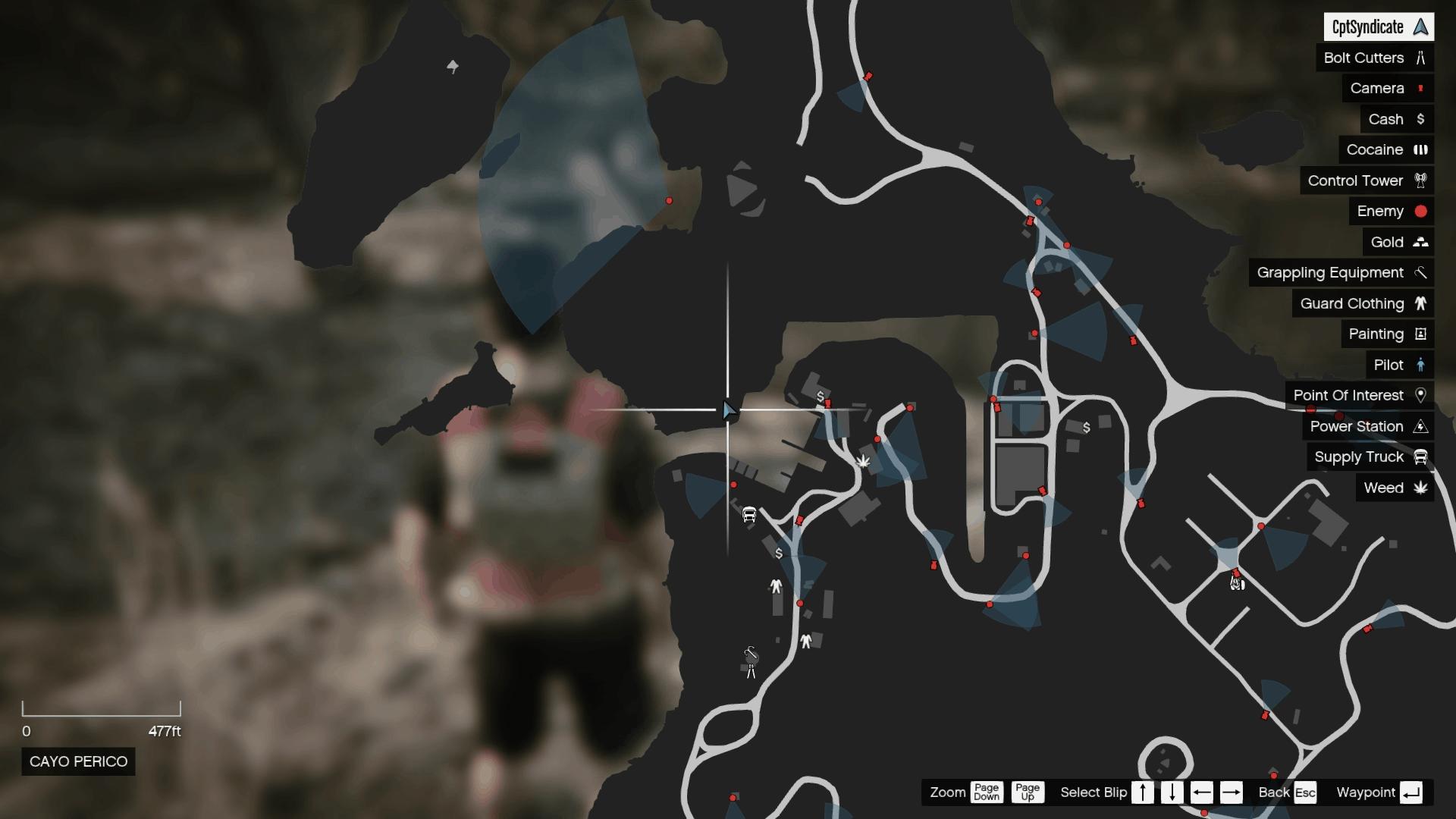The height and width of the screenshot is (819, 1456).
Task: Click the player arrow icon beside CptSyndicate
Action: (x=1420, y=27)
